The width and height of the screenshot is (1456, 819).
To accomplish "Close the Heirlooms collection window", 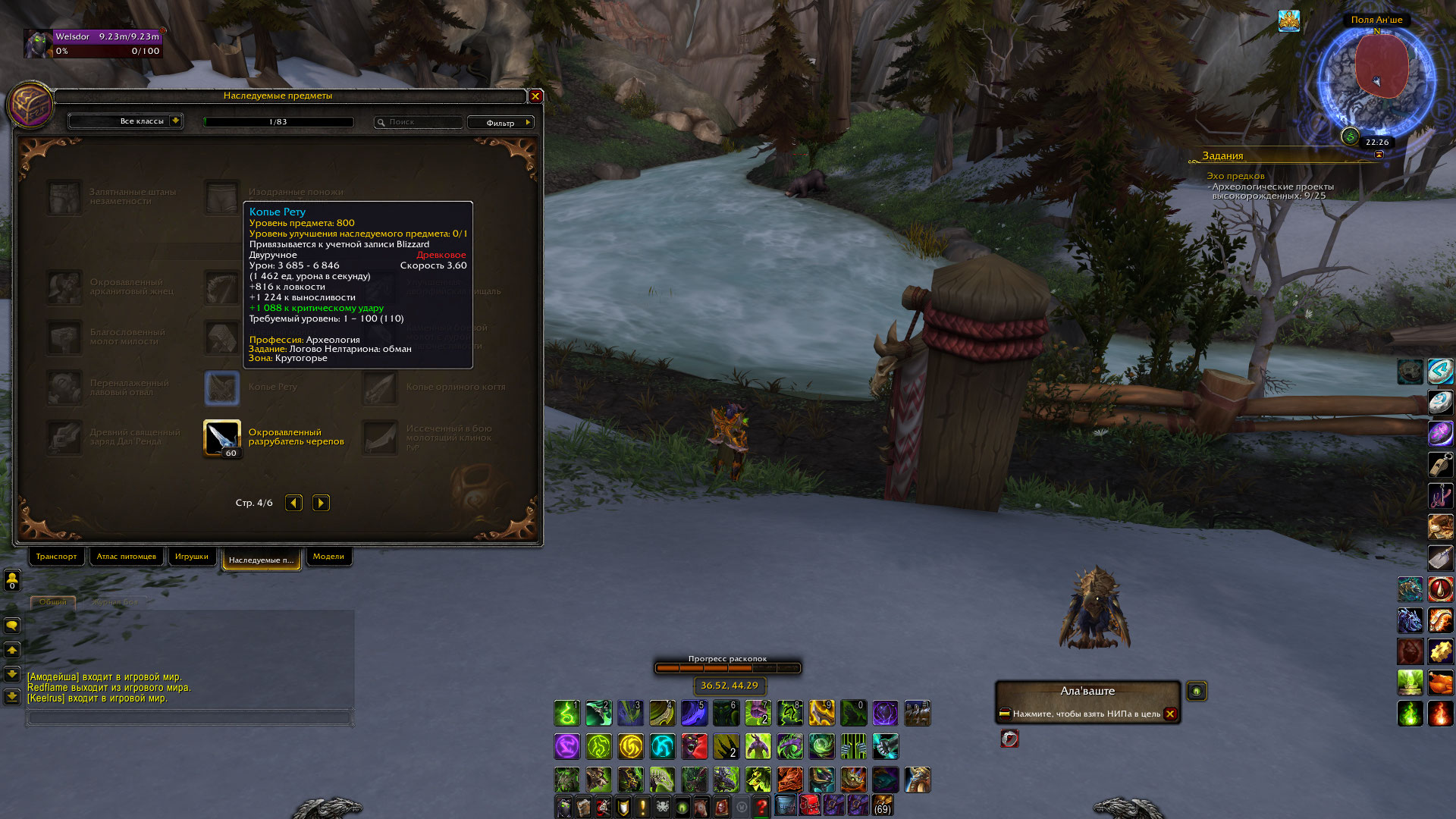I will 535,96.
